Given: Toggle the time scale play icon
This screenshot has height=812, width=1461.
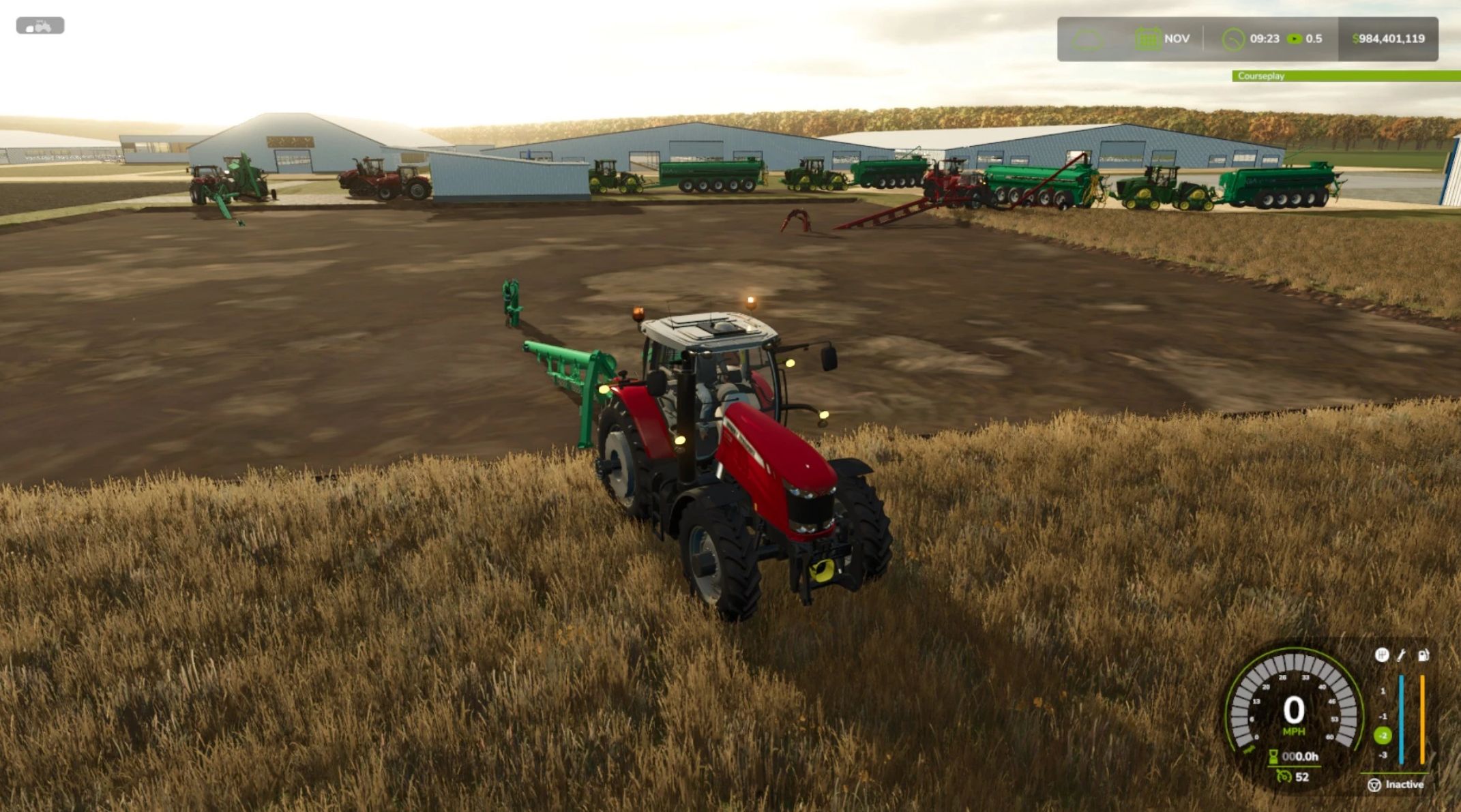Looking at the screenshot, I should click(1294, 39).
